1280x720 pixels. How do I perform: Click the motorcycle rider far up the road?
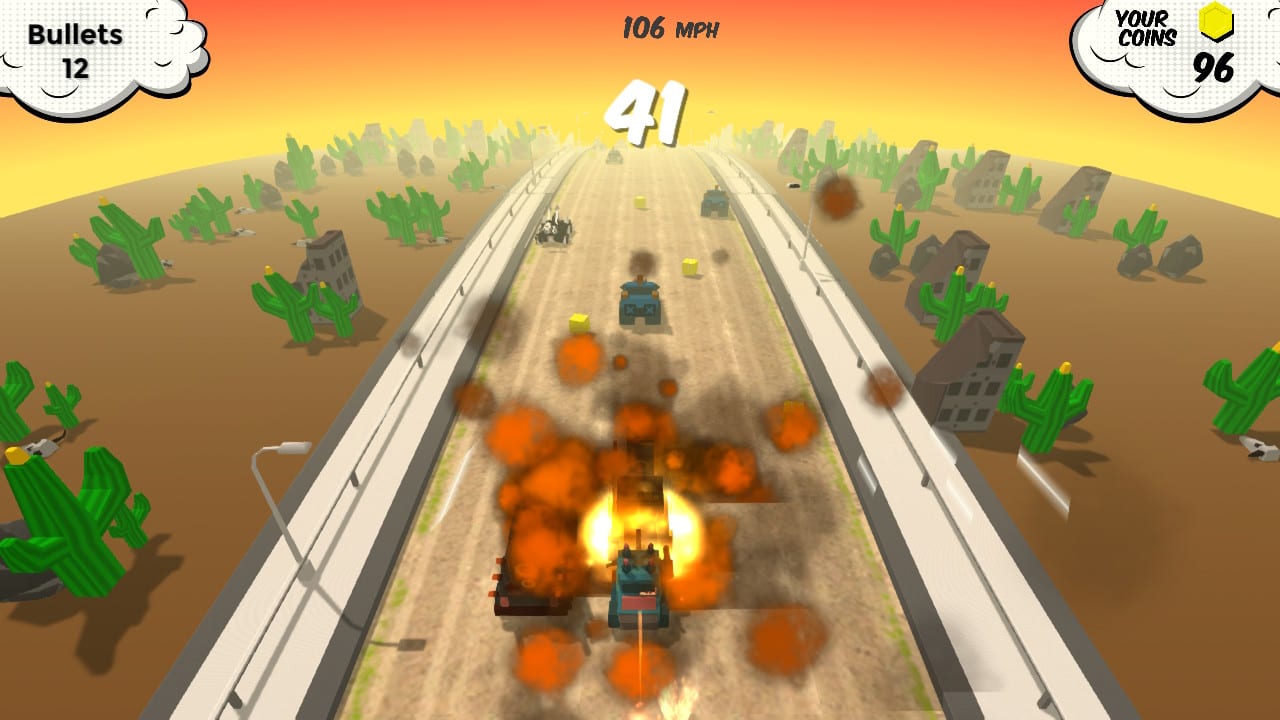[x=552, y=228]
